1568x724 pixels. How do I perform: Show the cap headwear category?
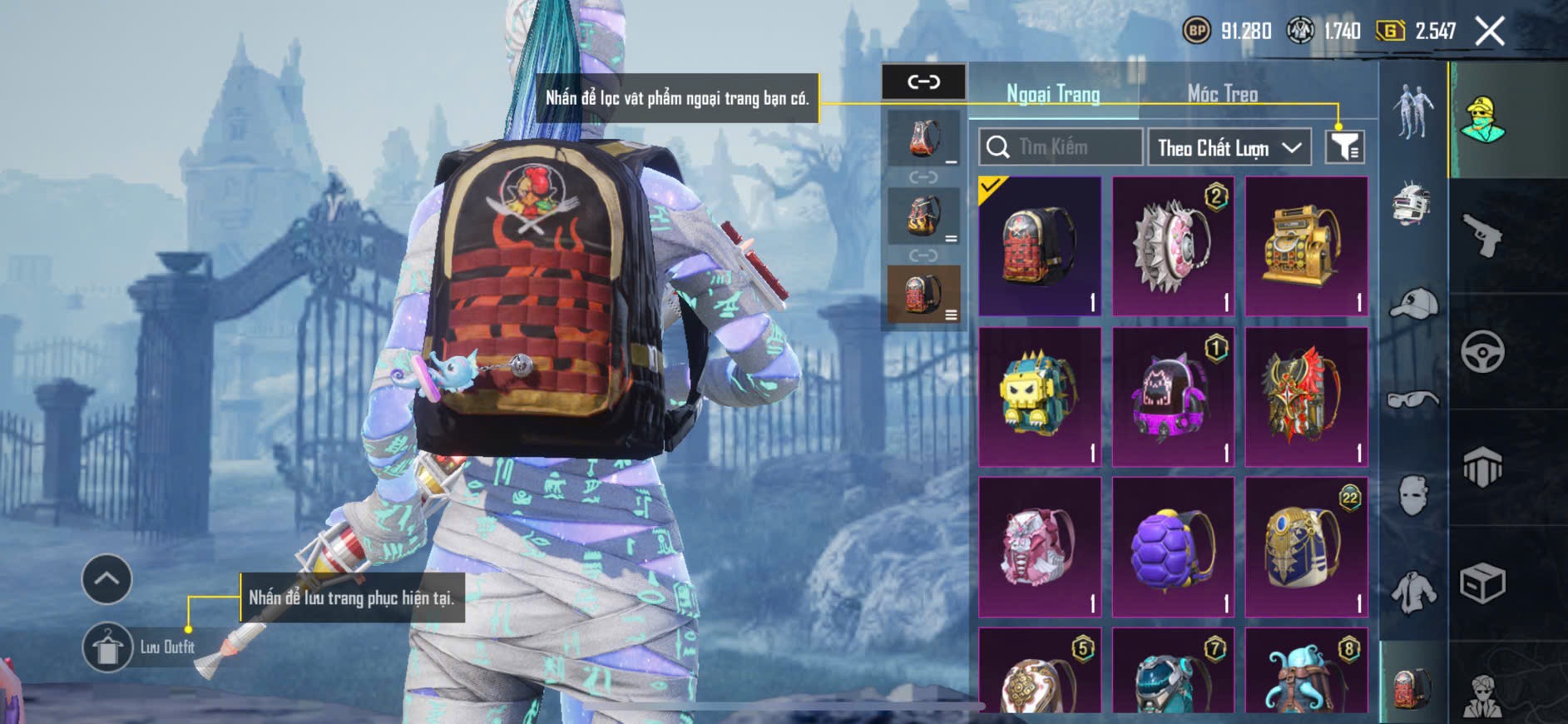[1412, 304]
